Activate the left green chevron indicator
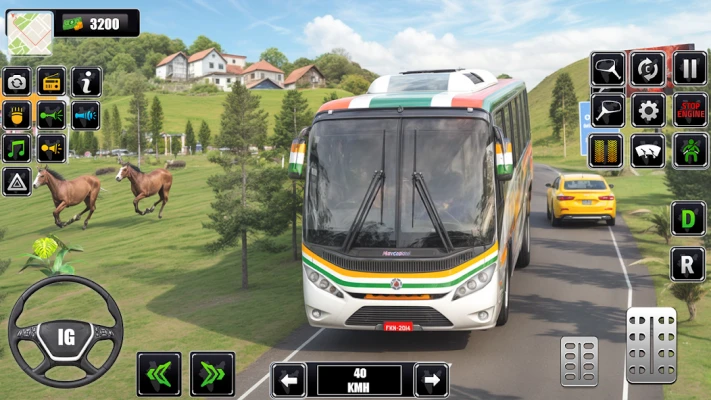 [x=159, y=374]
